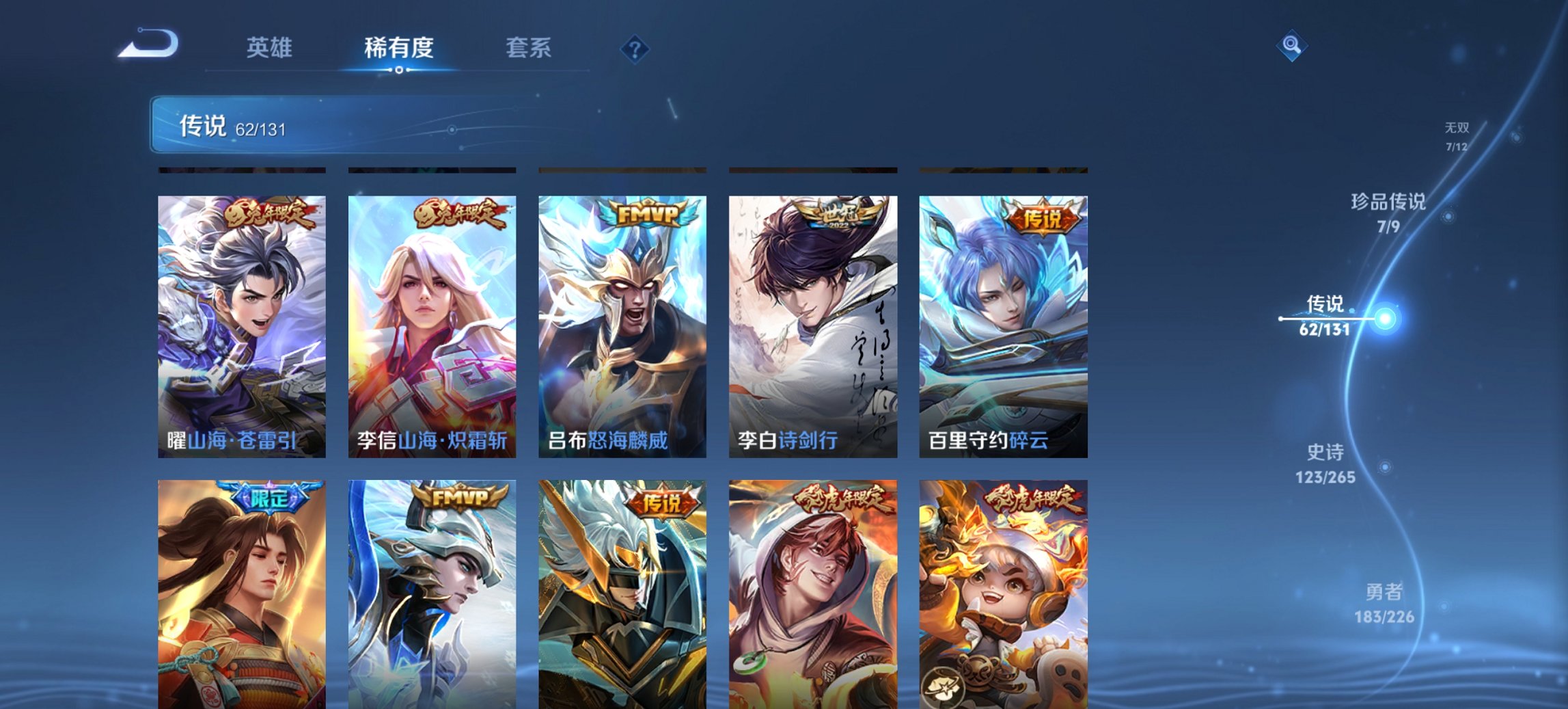Open the help question mark icon
This screenshot has height=709, width=1568.
point(635,48)
